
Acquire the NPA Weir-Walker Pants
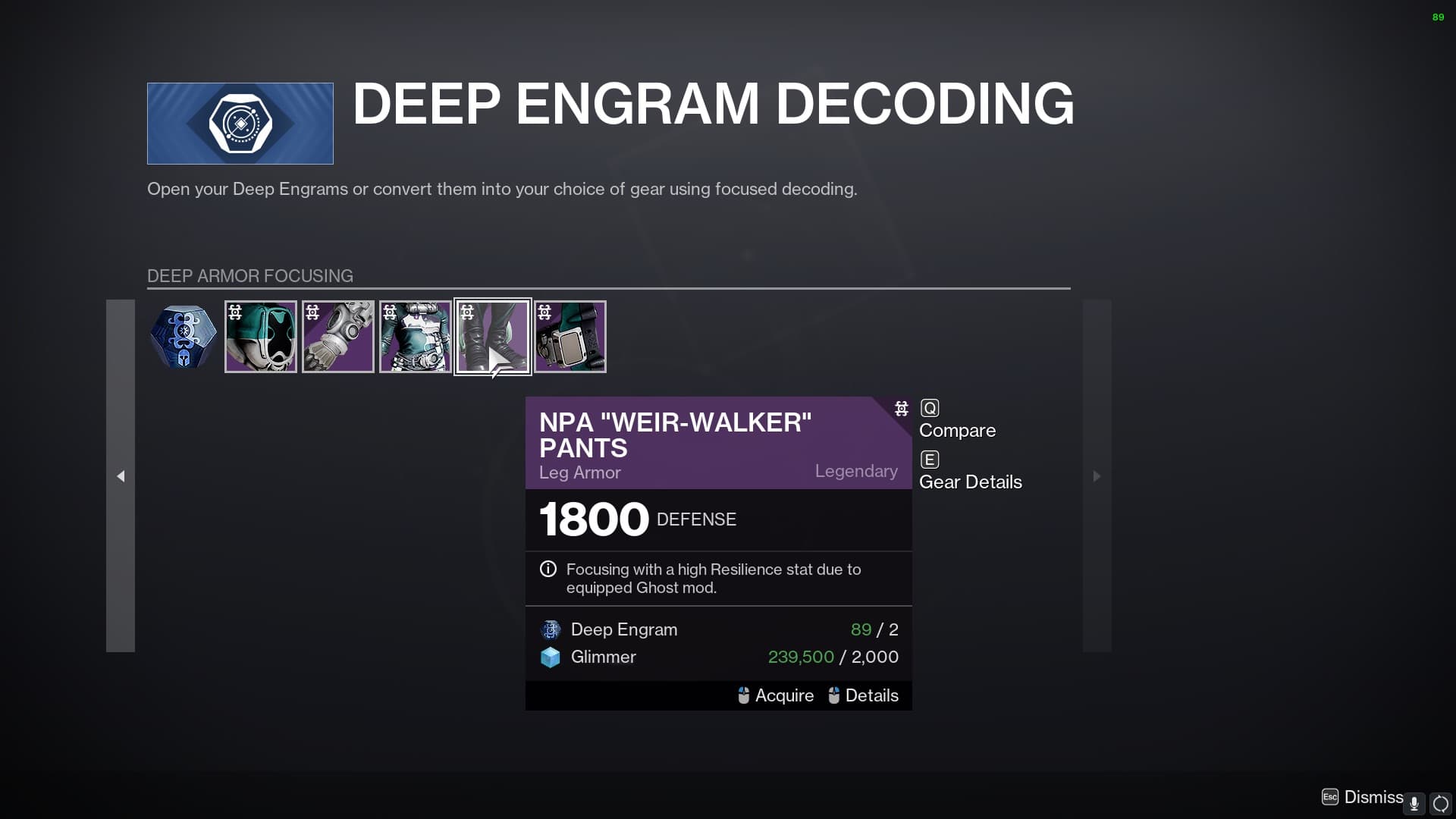[x=783, y=695]
